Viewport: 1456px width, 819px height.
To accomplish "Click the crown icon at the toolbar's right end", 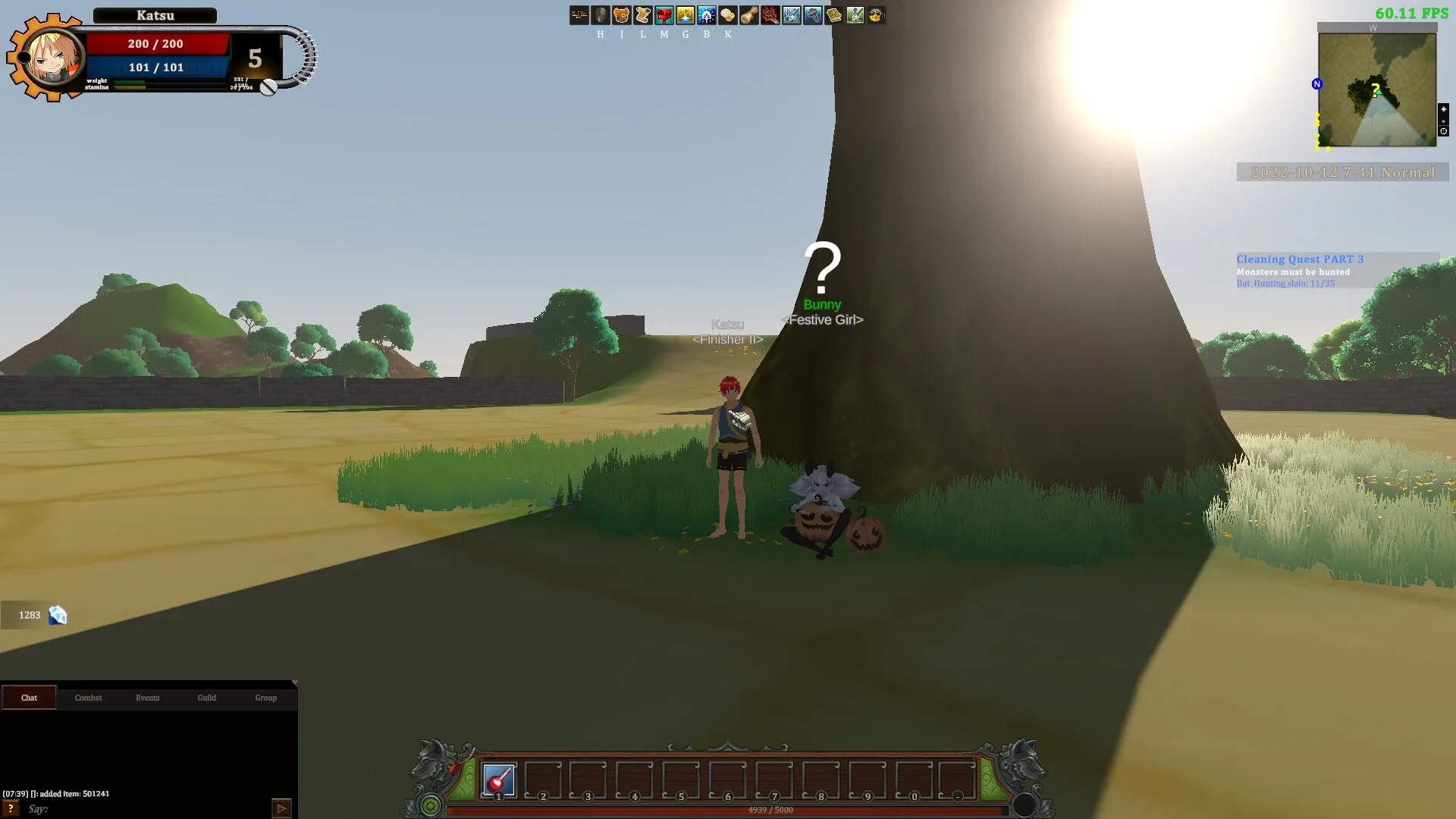I will tap(876, 15).
